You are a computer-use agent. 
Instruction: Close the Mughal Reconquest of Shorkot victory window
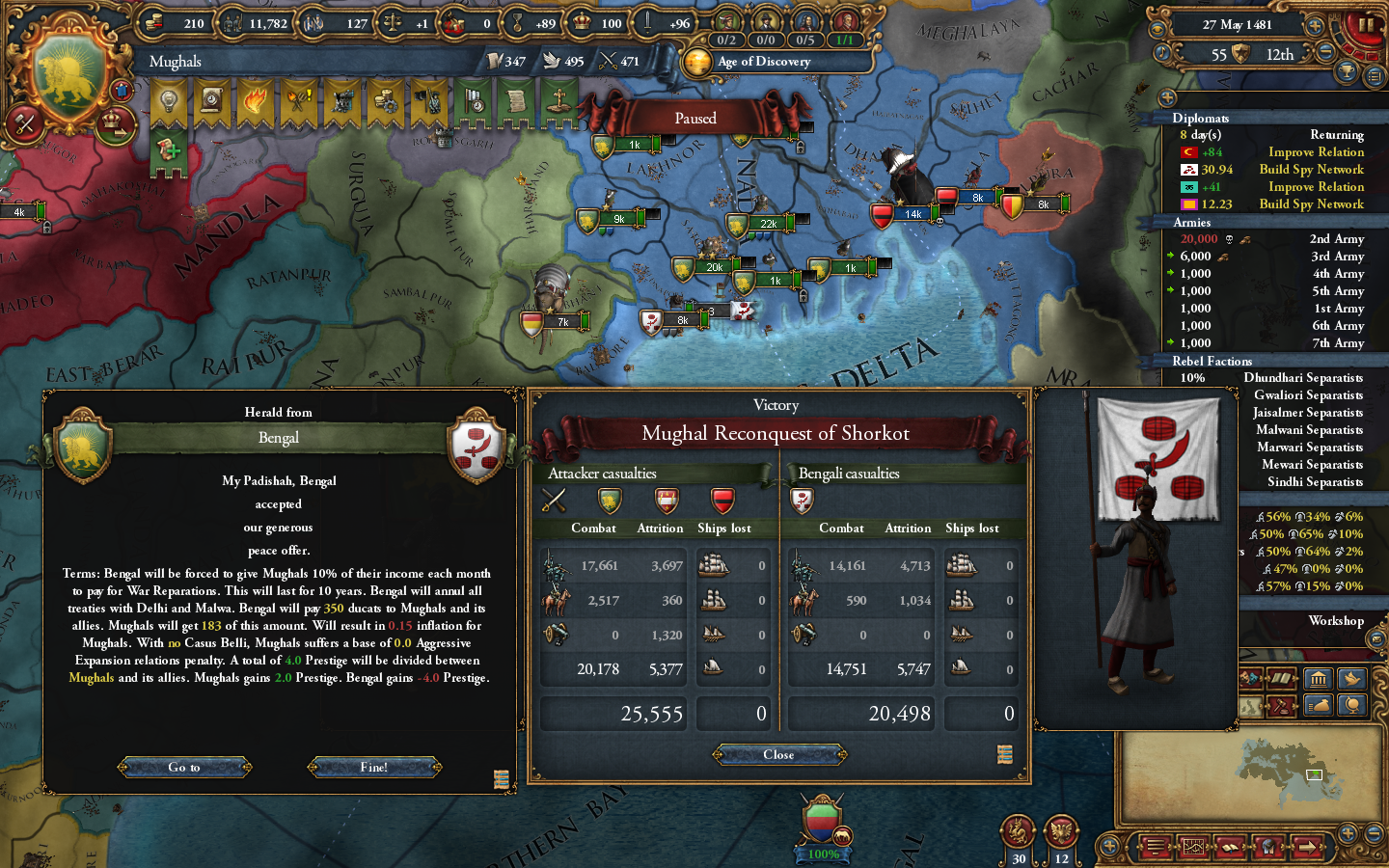pyautogui.click(x=777, y=755)
